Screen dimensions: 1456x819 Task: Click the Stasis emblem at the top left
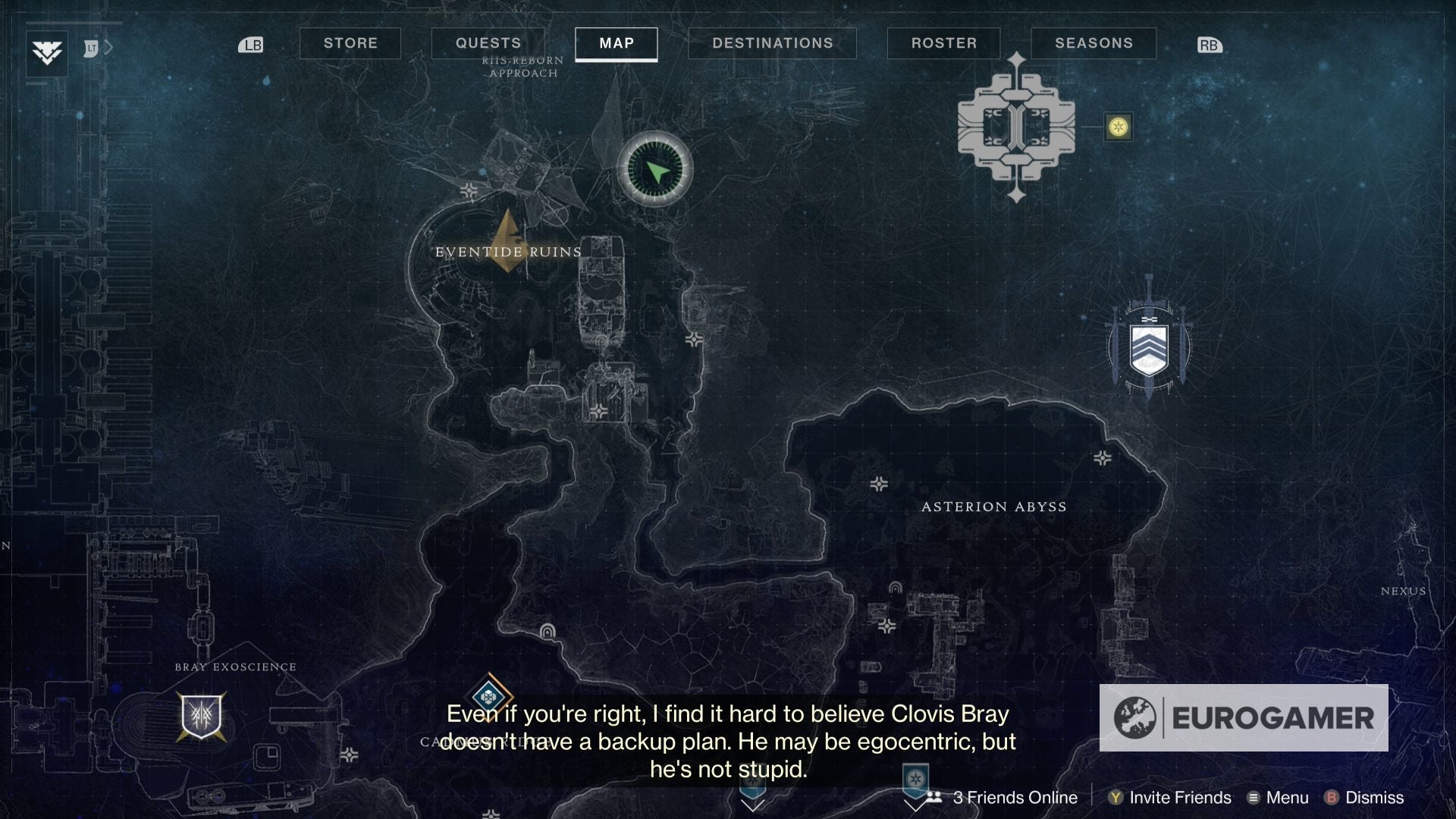tap(45, 55)
